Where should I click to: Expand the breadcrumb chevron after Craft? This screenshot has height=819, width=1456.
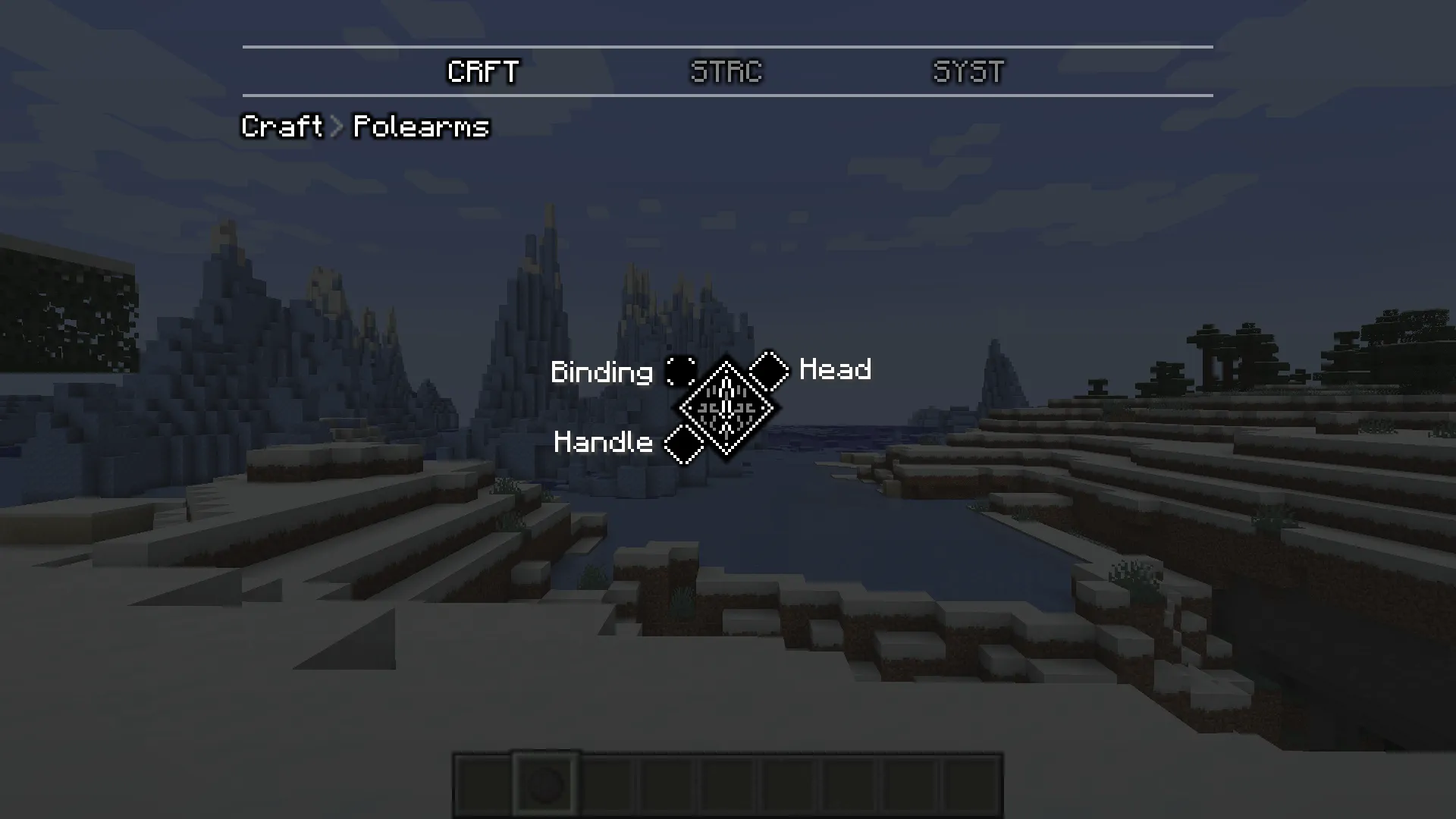click(x=335, y=127)
